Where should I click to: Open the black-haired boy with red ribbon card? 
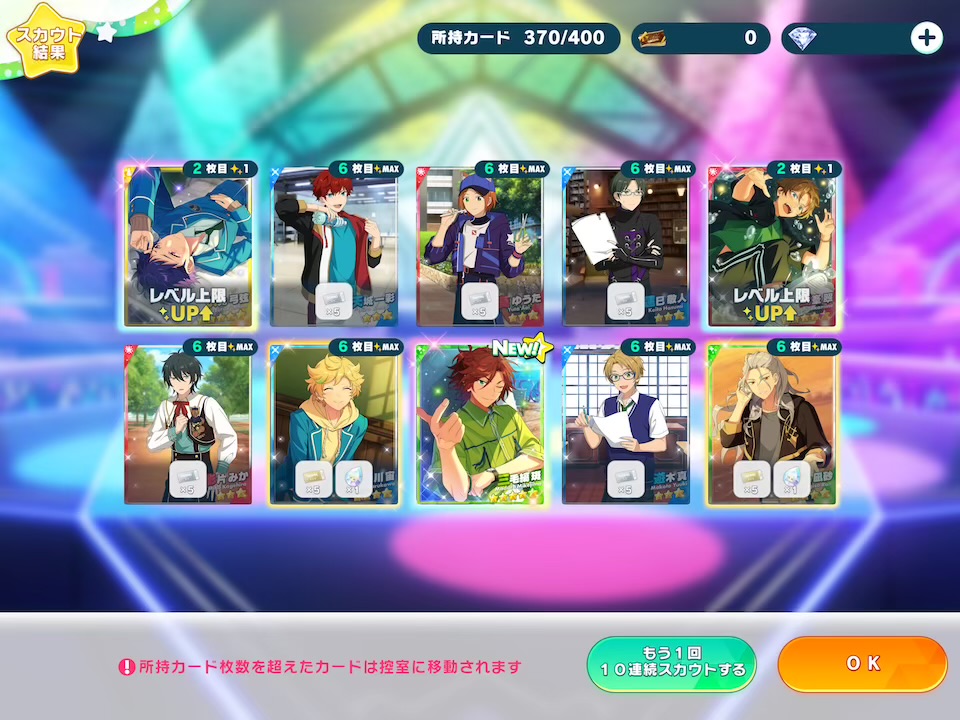pyautogui.click(x=188, y=425)
